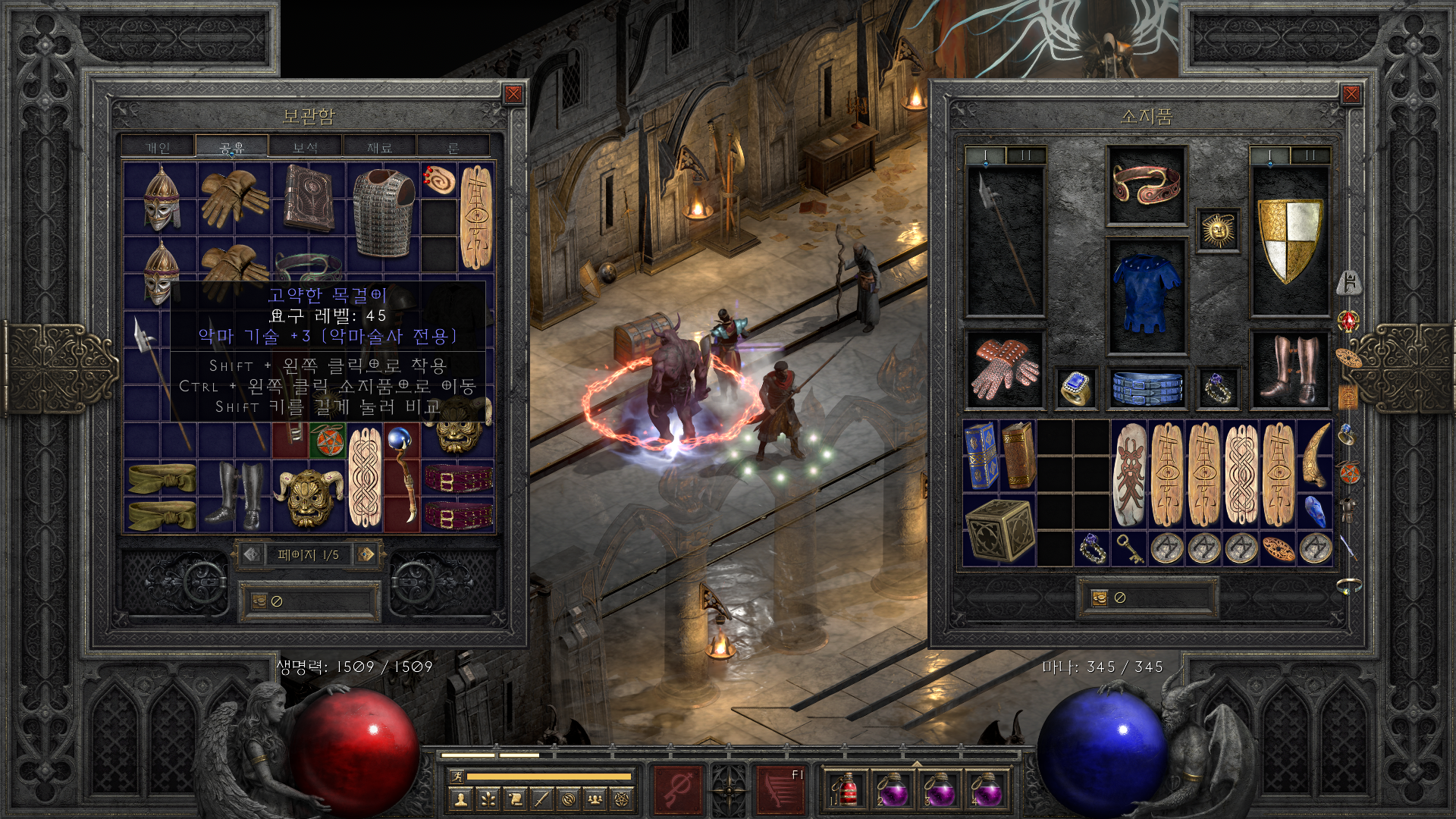Viewport: 1456px width, 819px height.
Task: Open the quest scroll button
Action: pyautogui.click(x=515, y=799)
